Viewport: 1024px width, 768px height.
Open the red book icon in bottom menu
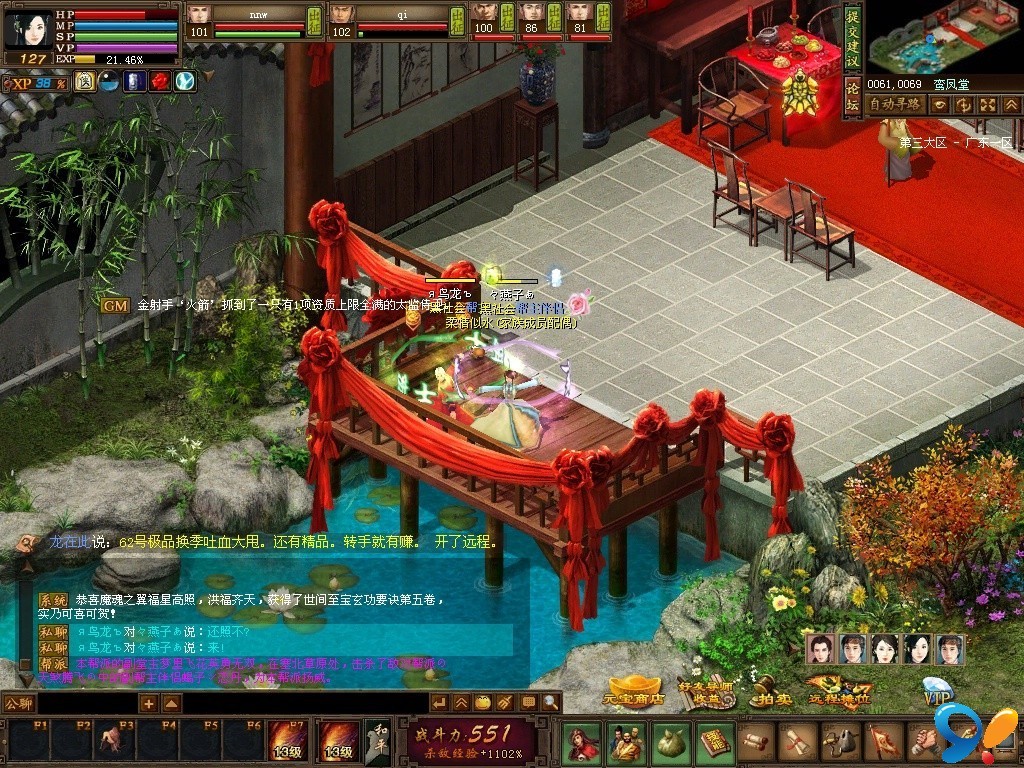click(x=714, y=742)
